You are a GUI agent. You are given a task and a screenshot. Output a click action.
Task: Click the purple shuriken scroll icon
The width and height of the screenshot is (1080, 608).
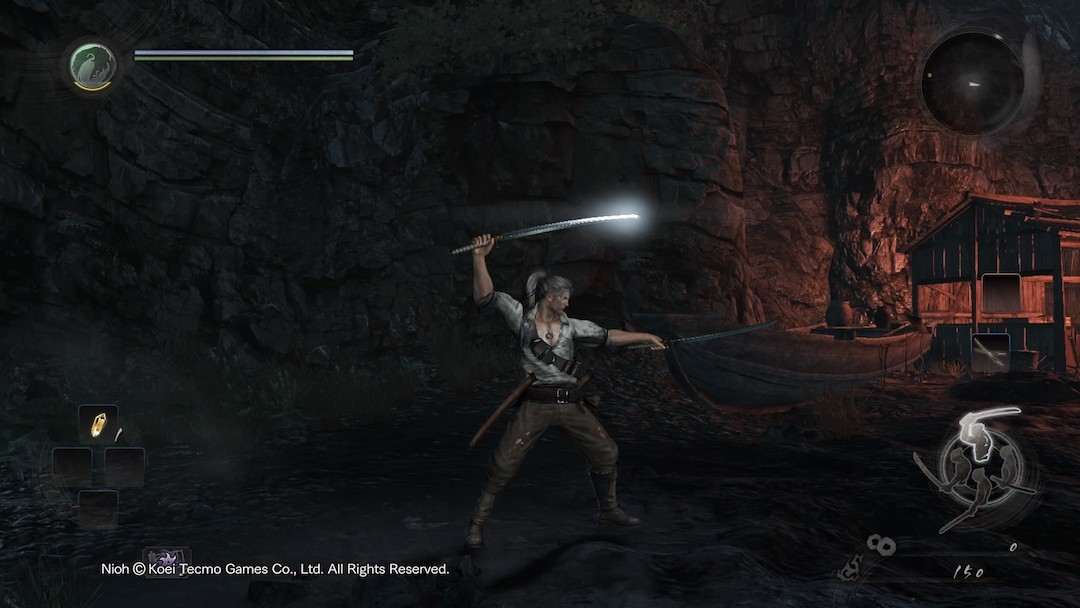click(165, 559)
